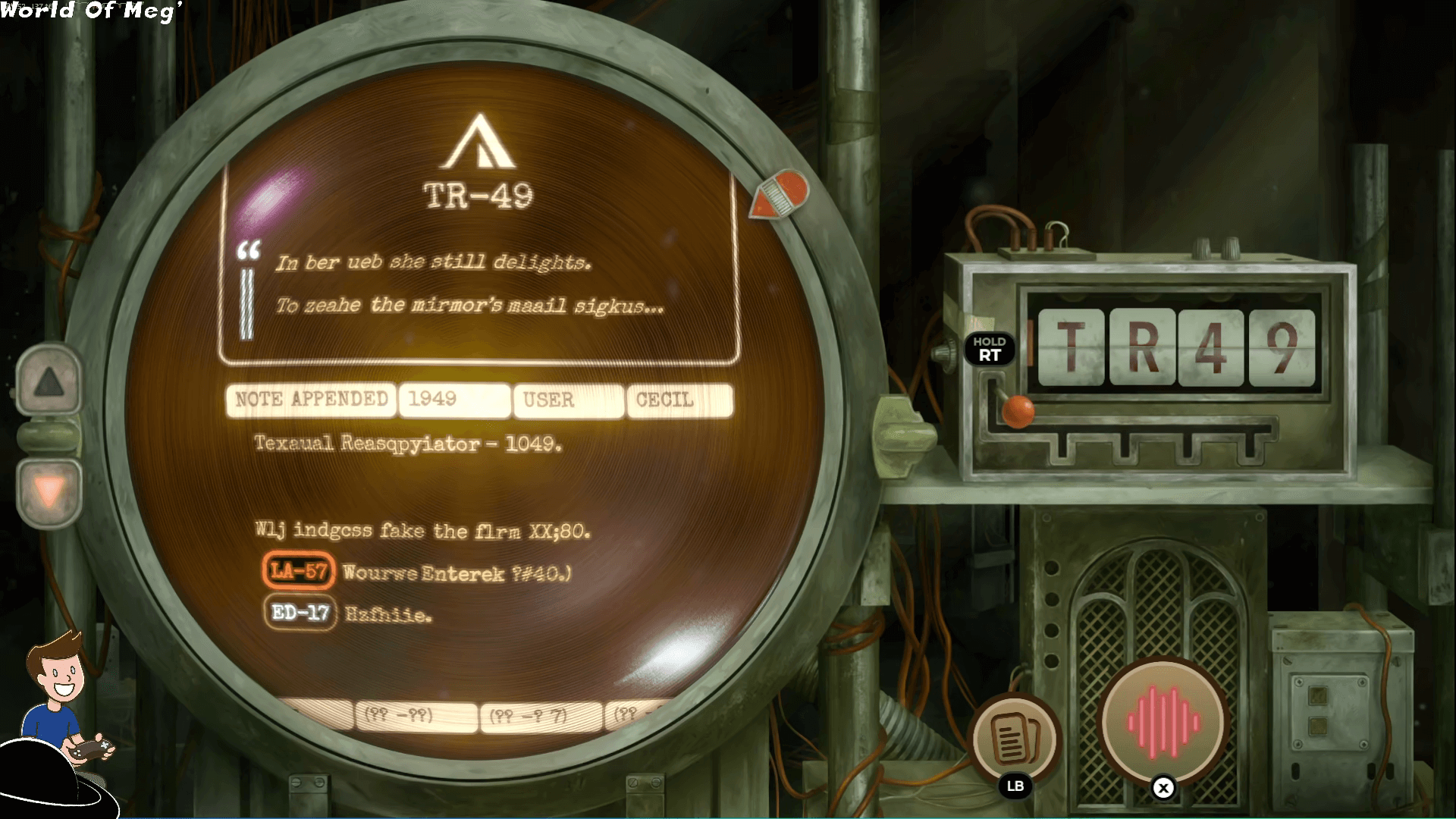Open the LA-57 reference link
Screen dimensions: 1456x819
coord(299,571)
